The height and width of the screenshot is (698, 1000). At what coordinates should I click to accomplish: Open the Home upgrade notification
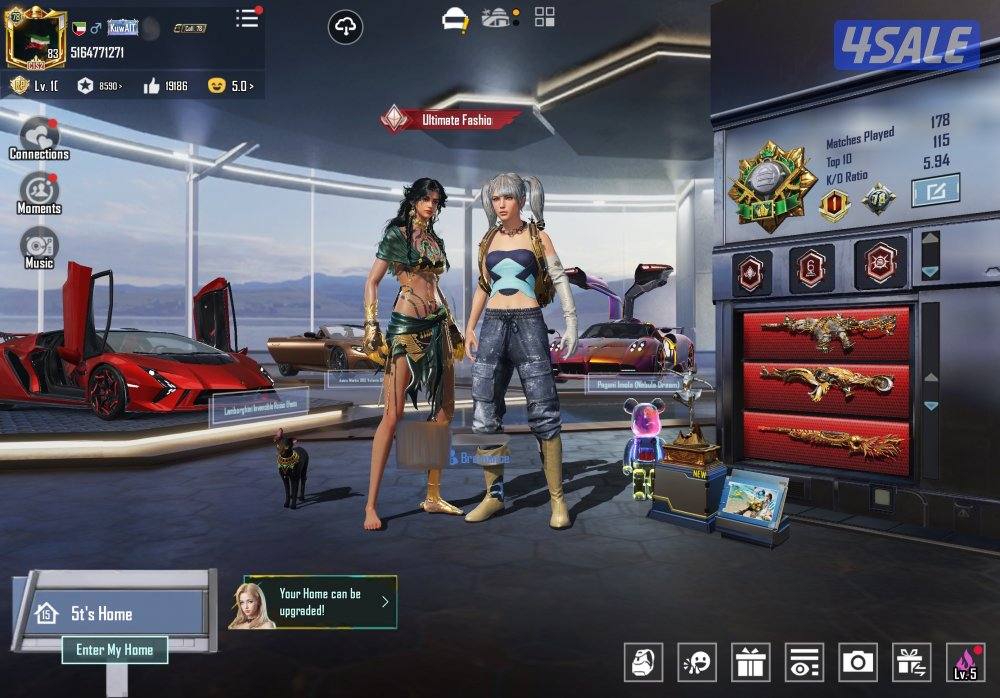pos(320,602)
